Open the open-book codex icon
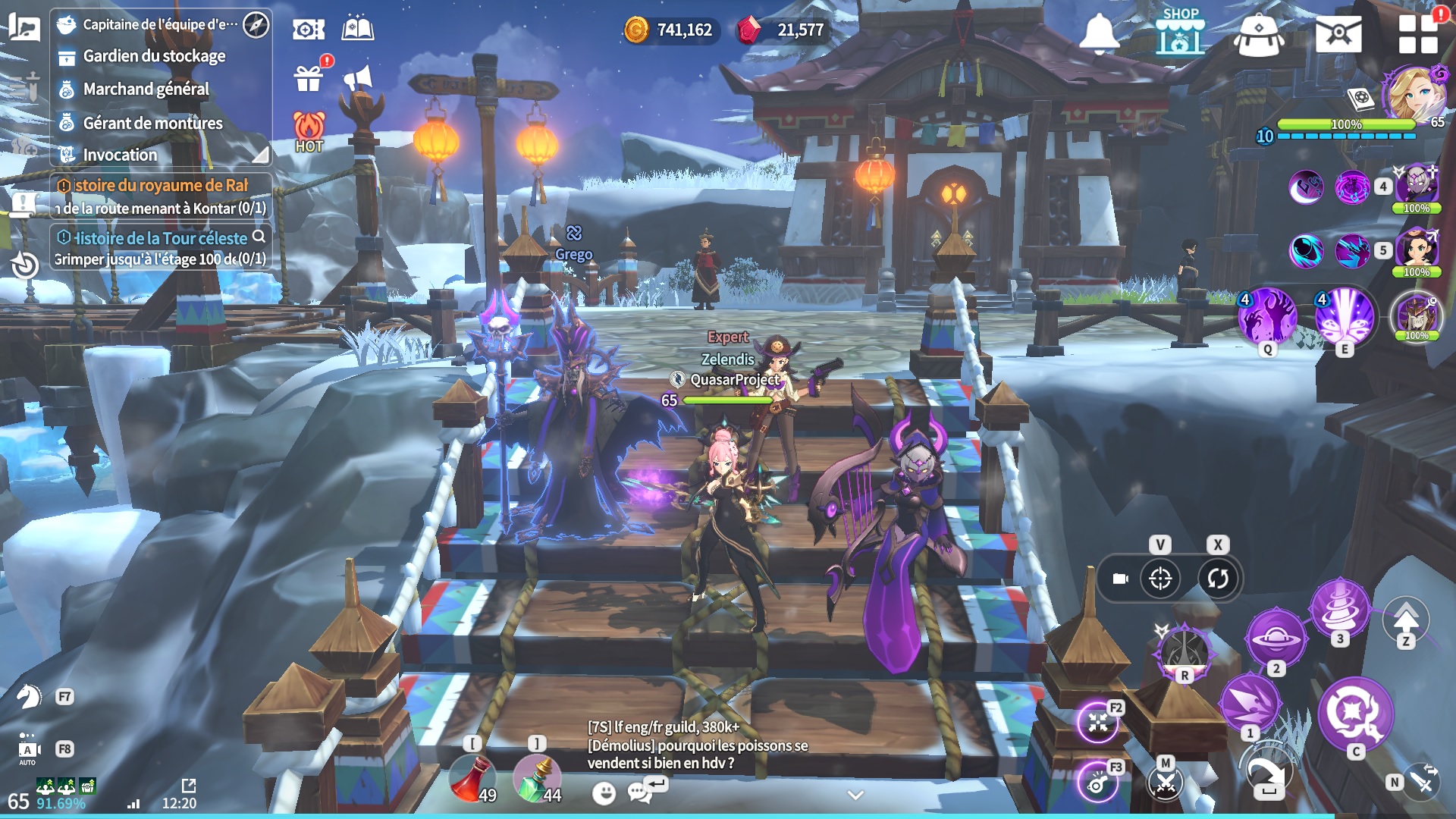 358,30
